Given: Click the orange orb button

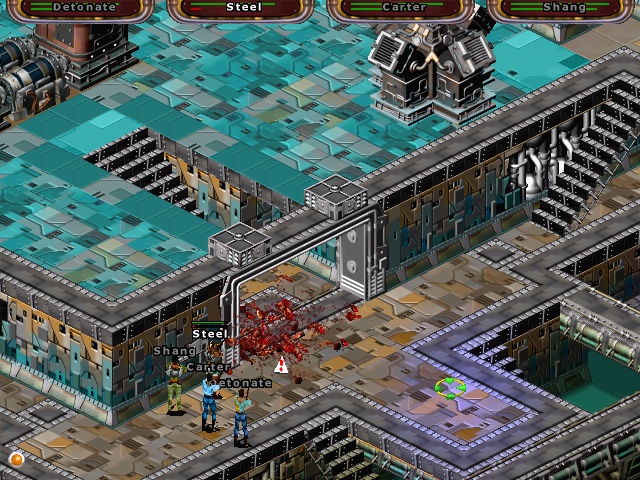Looking at the screenshot, I should [16, 458].
